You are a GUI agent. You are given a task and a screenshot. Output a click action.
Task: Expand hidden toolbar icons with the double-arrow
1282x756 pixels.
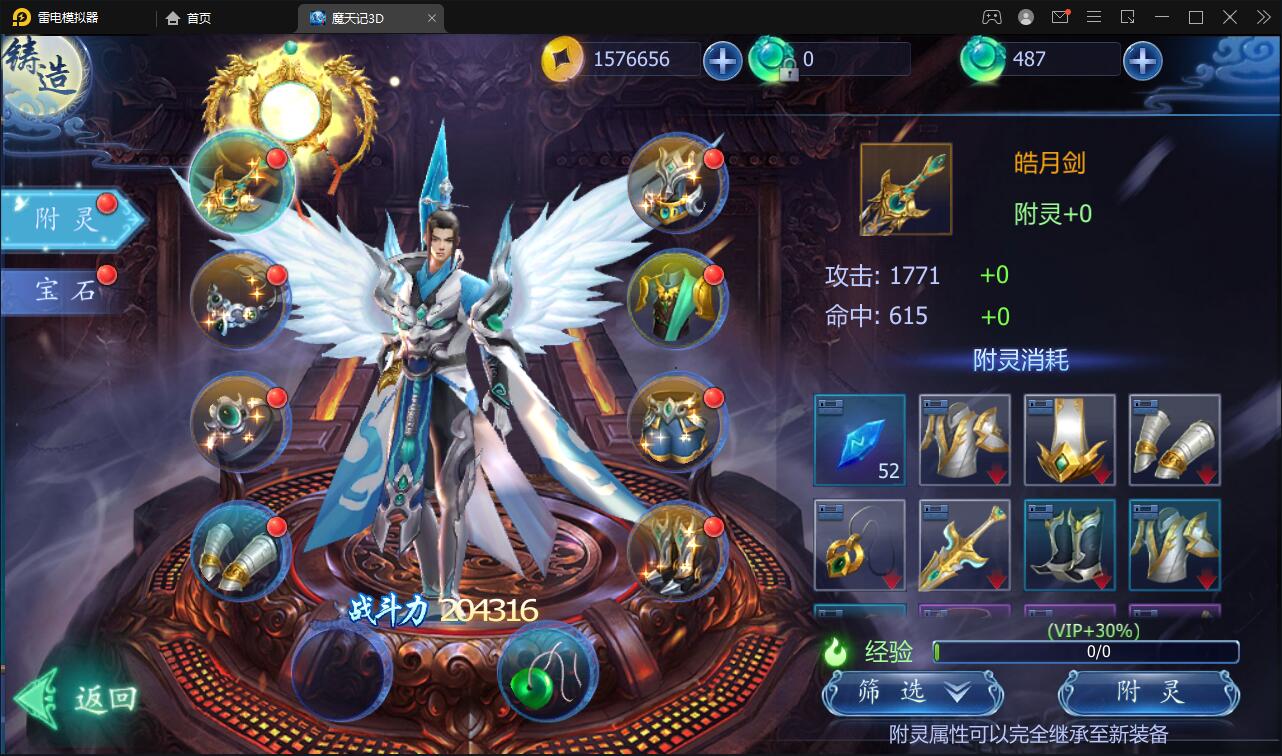click(1262, 17)
